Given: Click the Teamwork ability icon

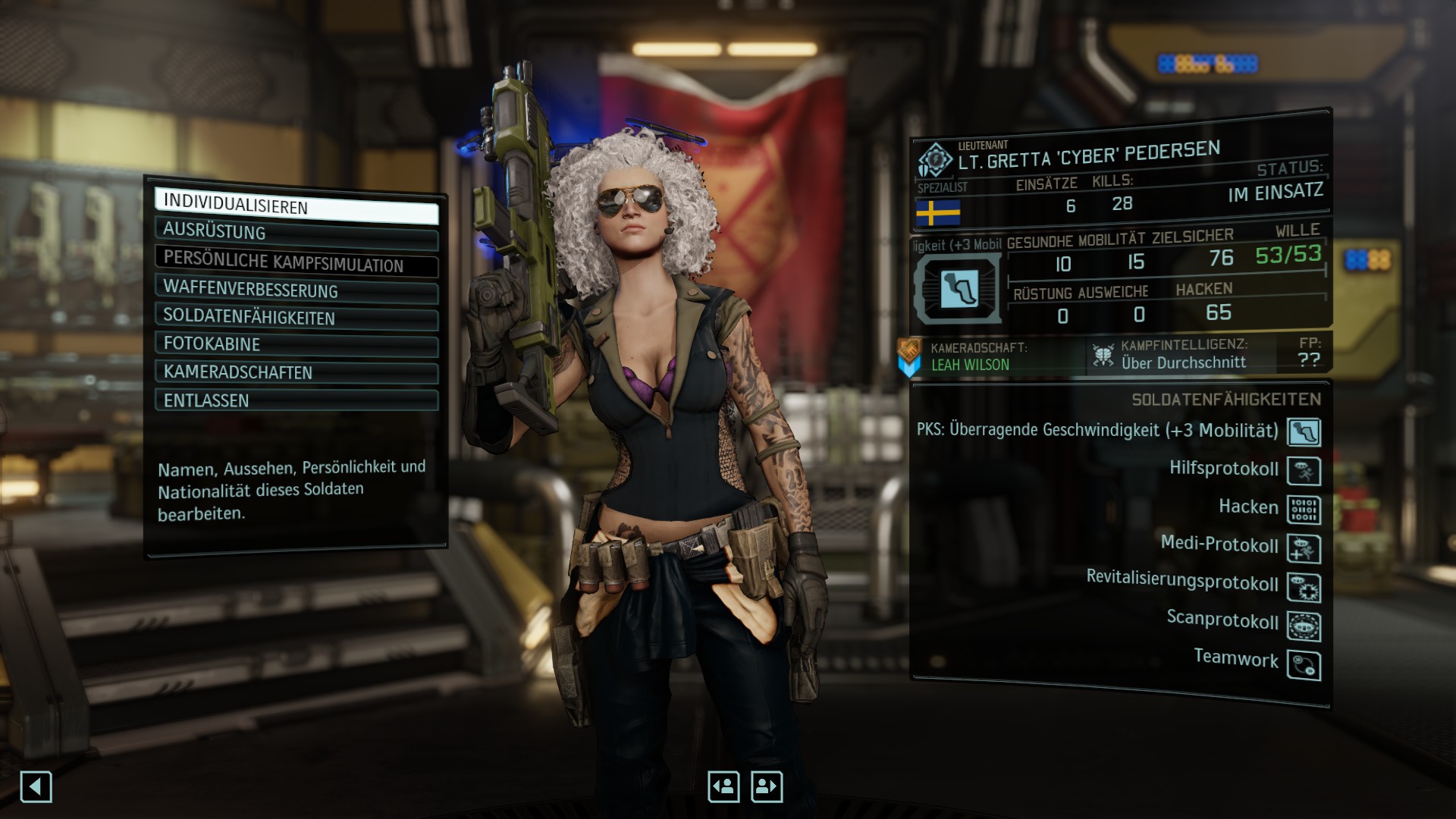Looking at the screenshot, I should (1304, 665).
